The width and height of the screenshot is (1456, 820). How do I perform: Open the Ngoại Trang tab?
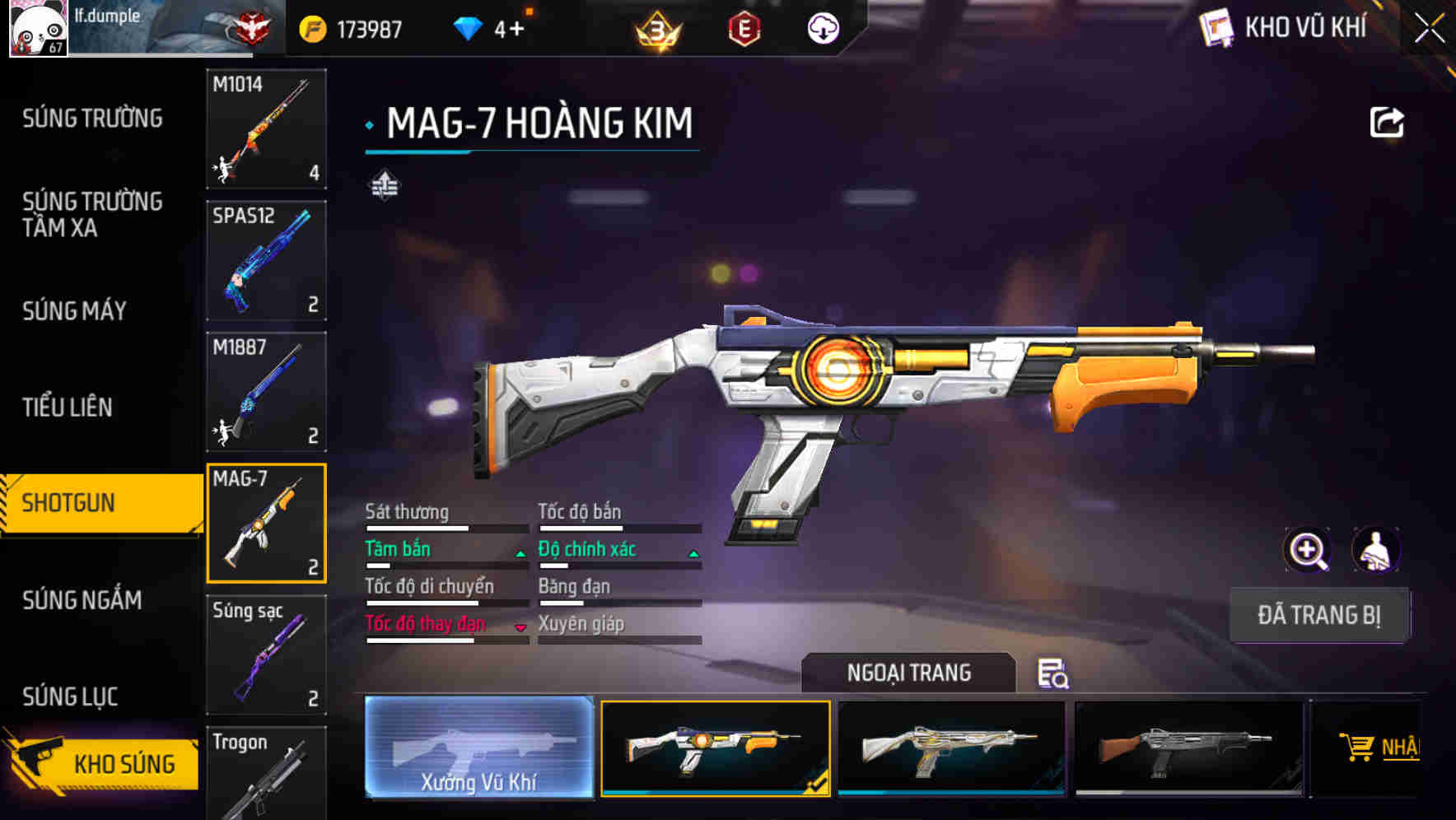(x=908, y=673)
